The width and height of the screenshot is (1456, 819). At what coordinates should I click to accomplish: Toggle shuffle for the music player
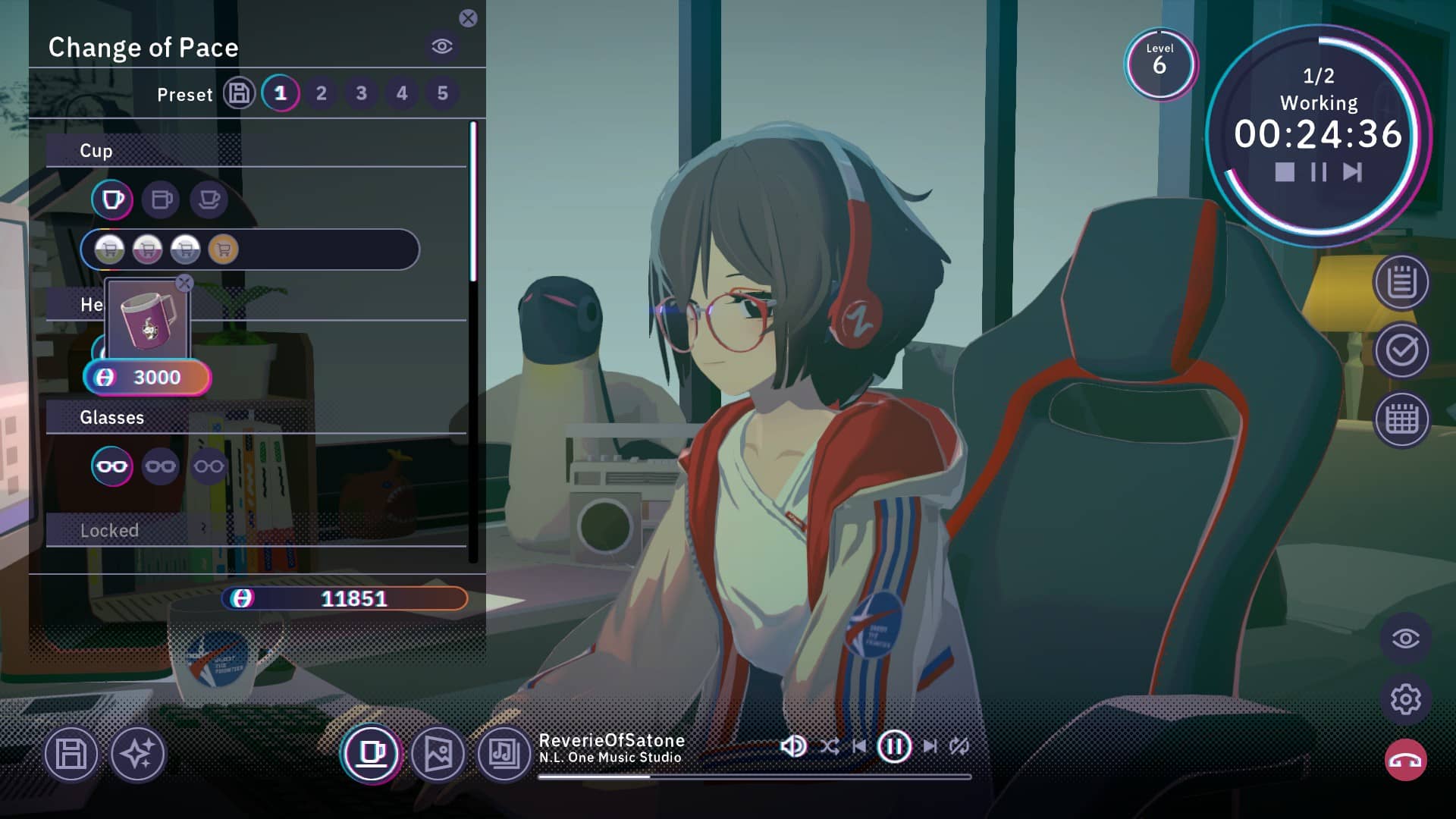click(x=829, y=746)
